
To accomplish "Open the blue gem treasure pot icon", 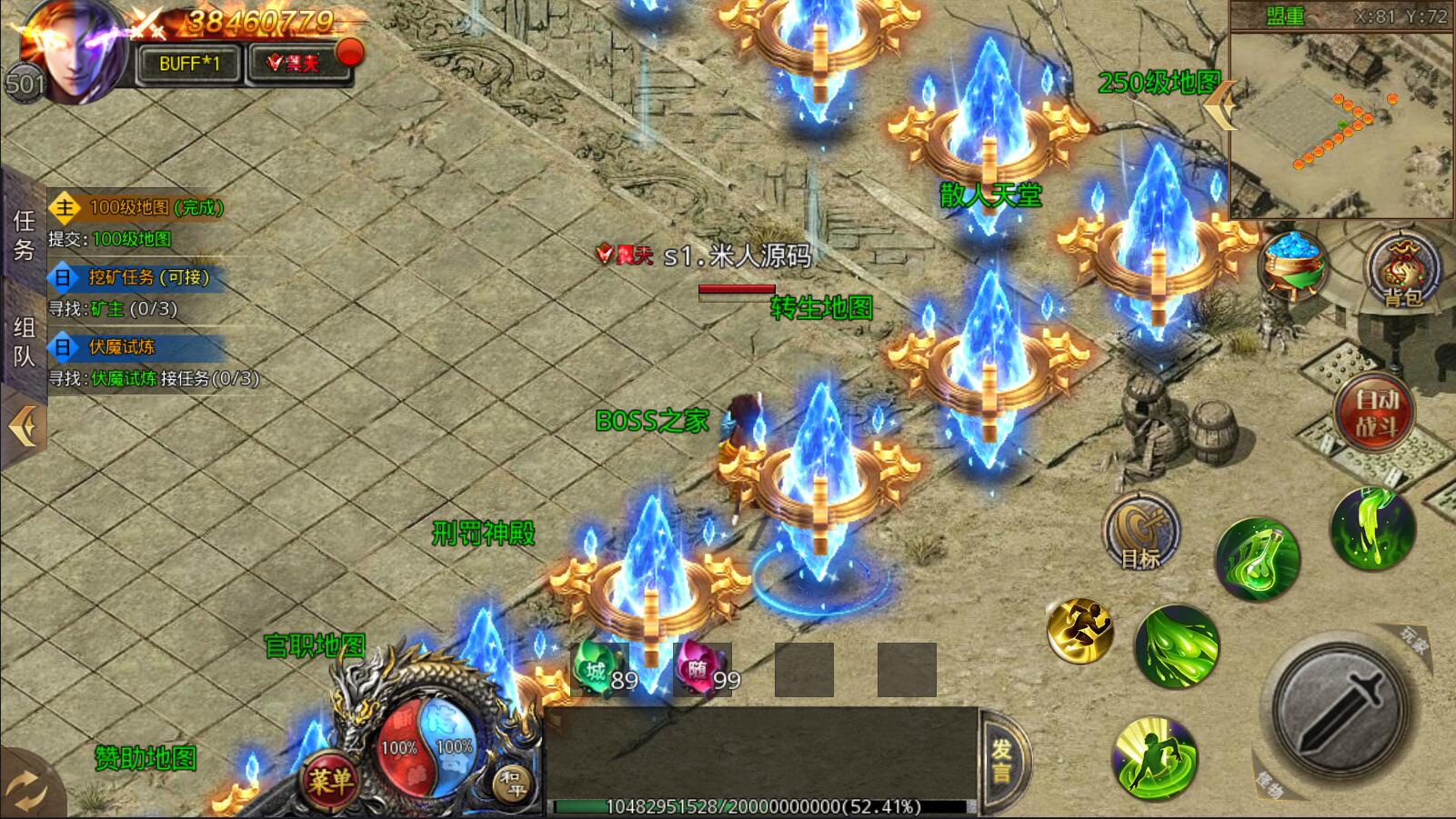I will [1292, 266].
